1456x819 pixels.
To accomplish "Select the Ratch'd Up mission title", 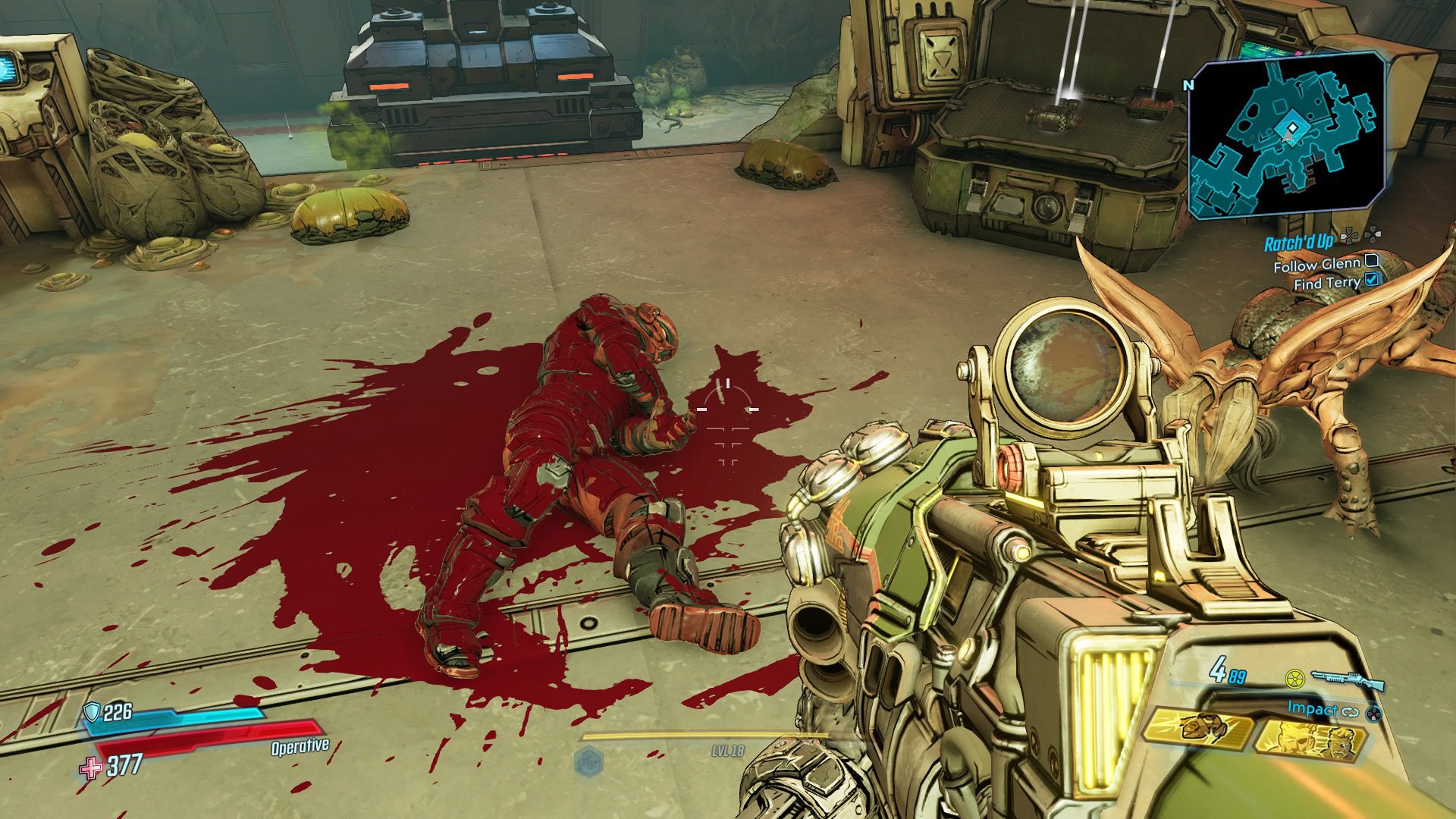I will (x=1298, y=243).
